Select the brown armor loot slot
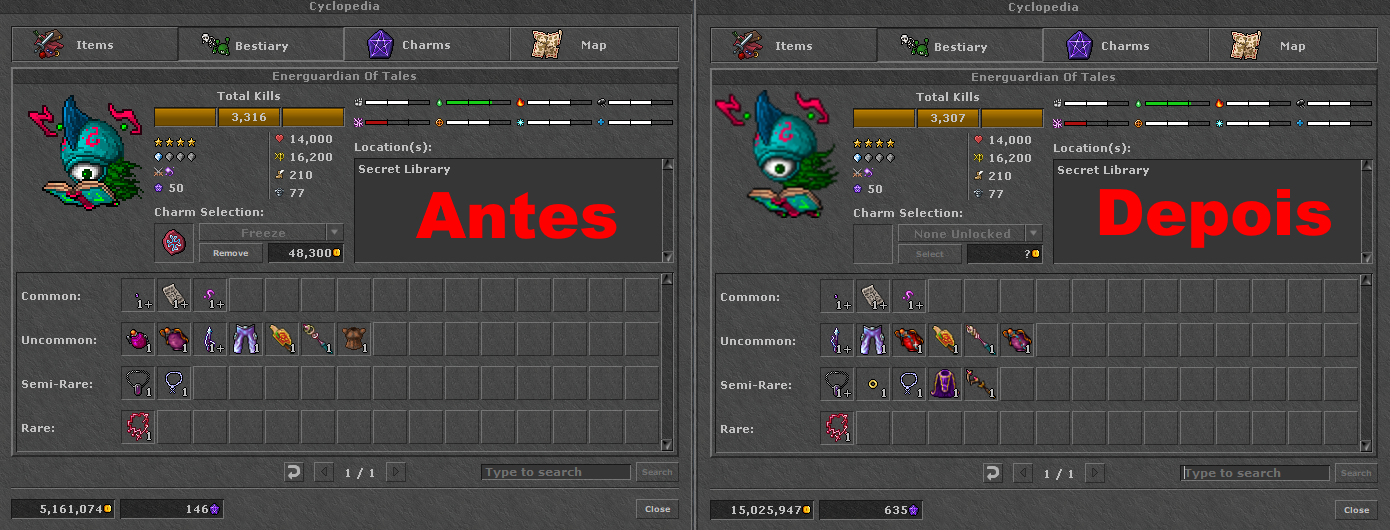 coord(354,340)
